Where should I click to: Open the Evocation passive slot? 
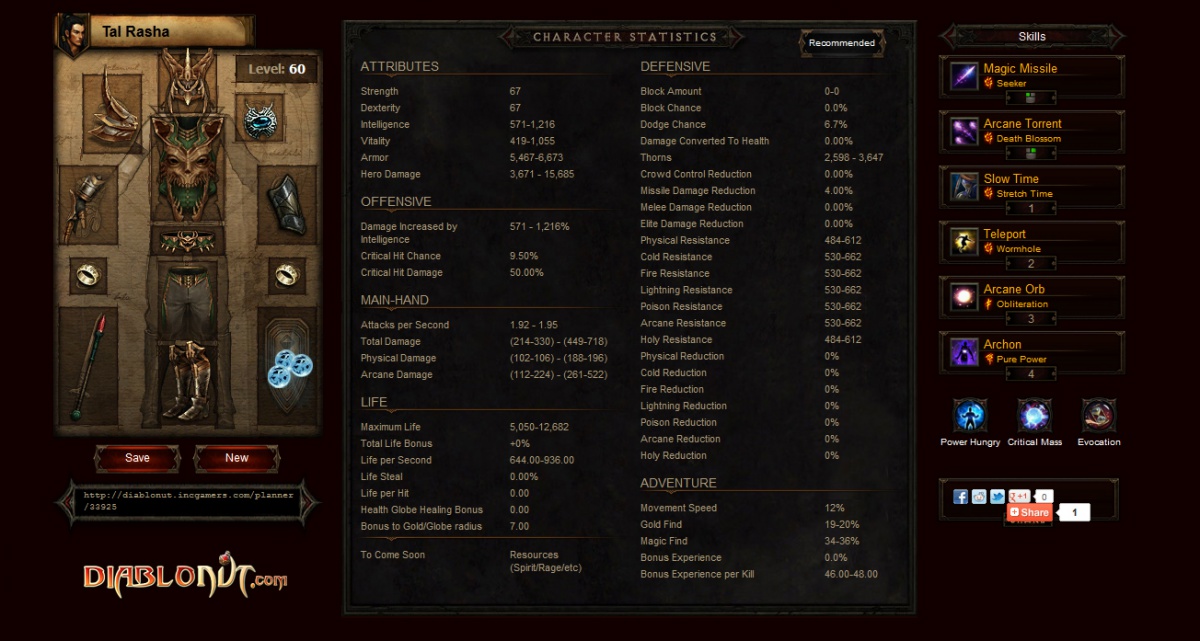pyautogui.click(x=1098, y=415)
